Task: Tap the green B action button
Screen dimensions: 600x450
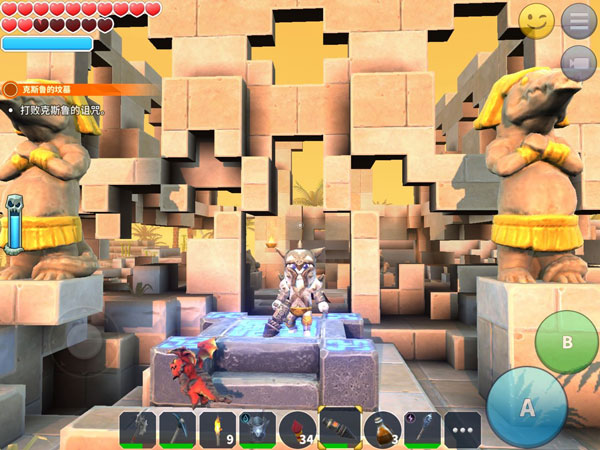Action: pyautogui.click(x=566, y=342)
